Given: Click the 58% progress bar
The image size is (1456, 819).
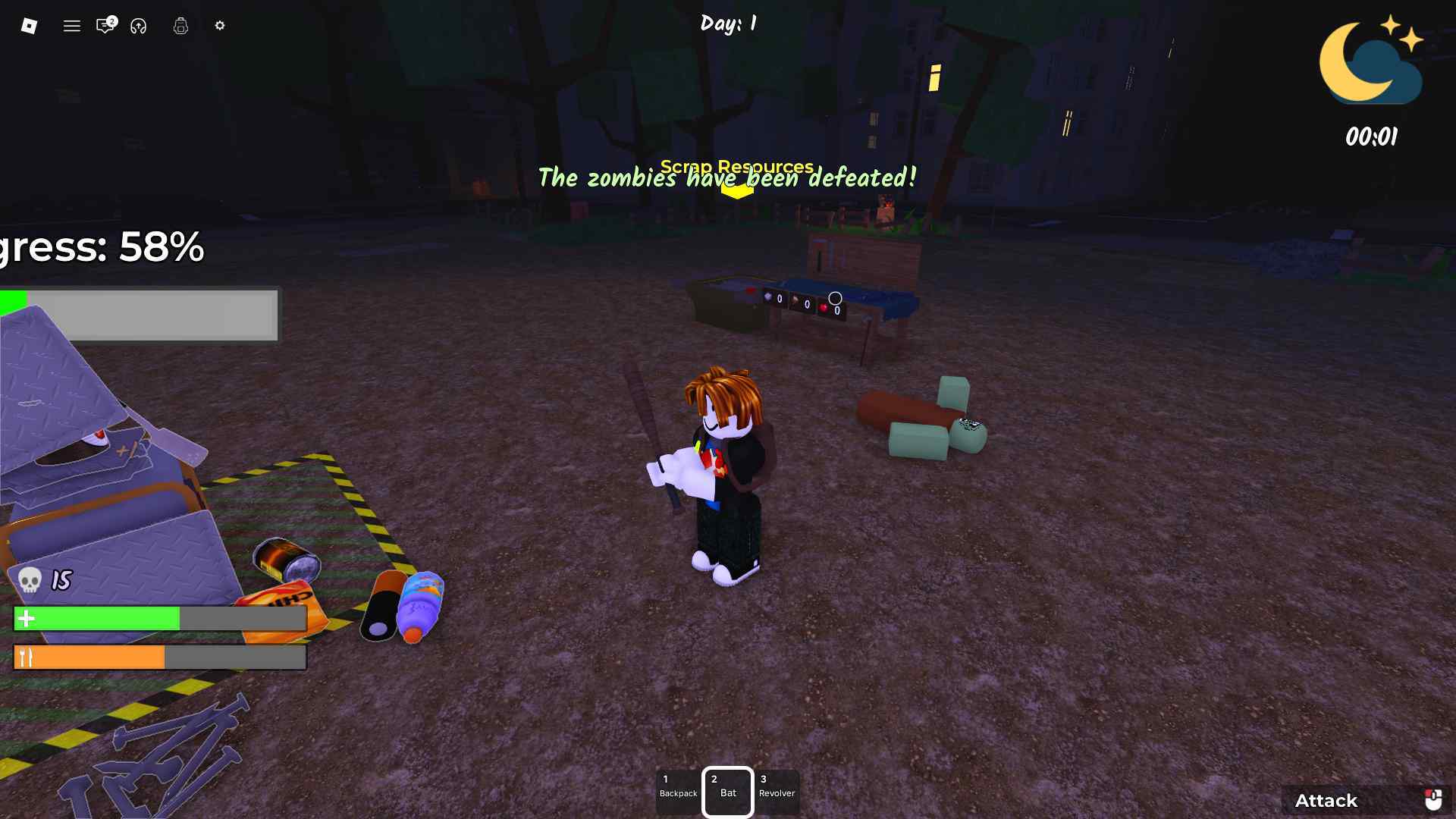Looking at the screenshot, I should pyautogui.click(x=140, y=315).
